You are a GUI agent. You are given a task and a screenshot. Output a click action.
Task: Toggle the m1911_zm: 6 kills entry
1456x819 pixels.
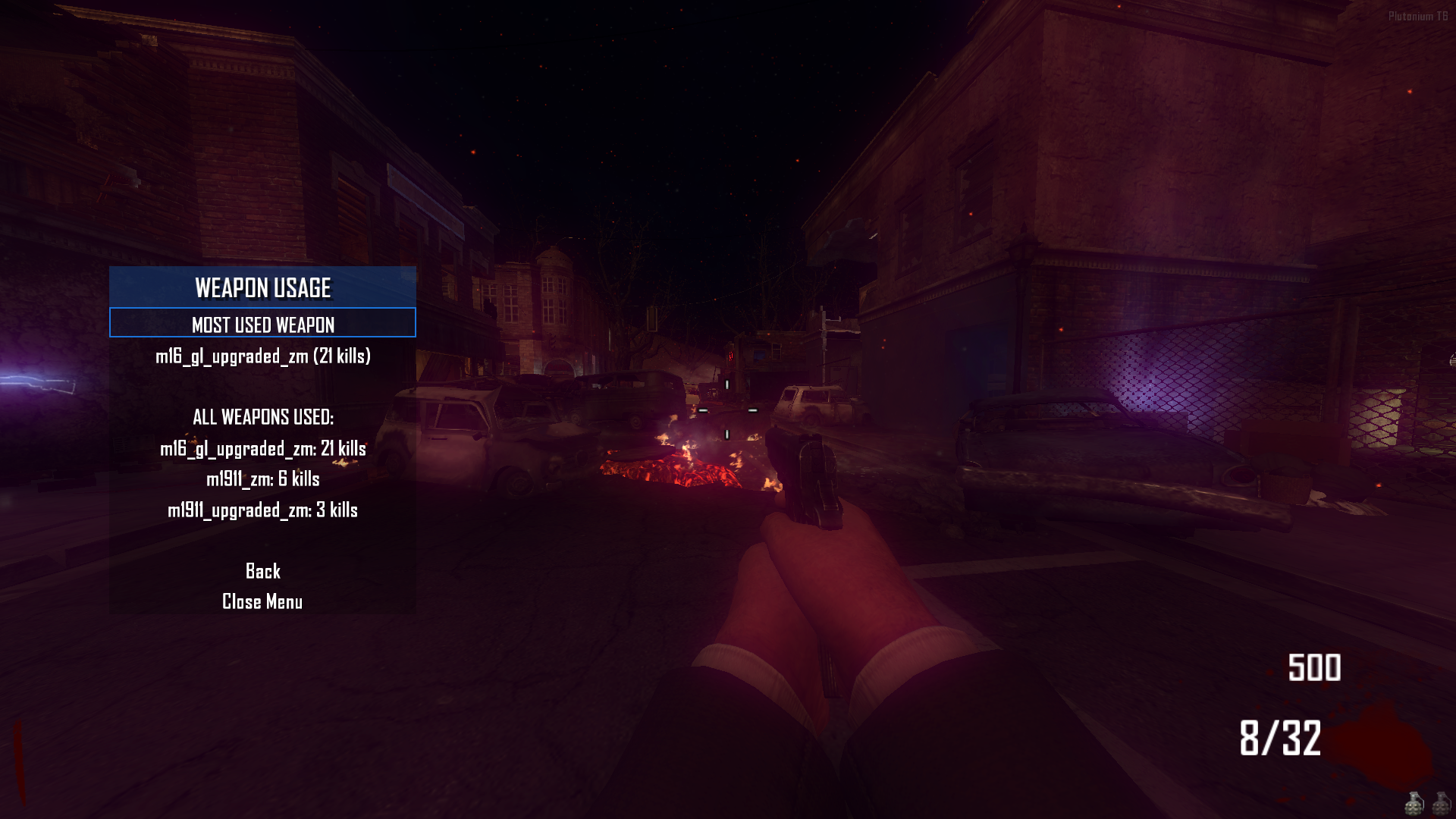[264, 479]
